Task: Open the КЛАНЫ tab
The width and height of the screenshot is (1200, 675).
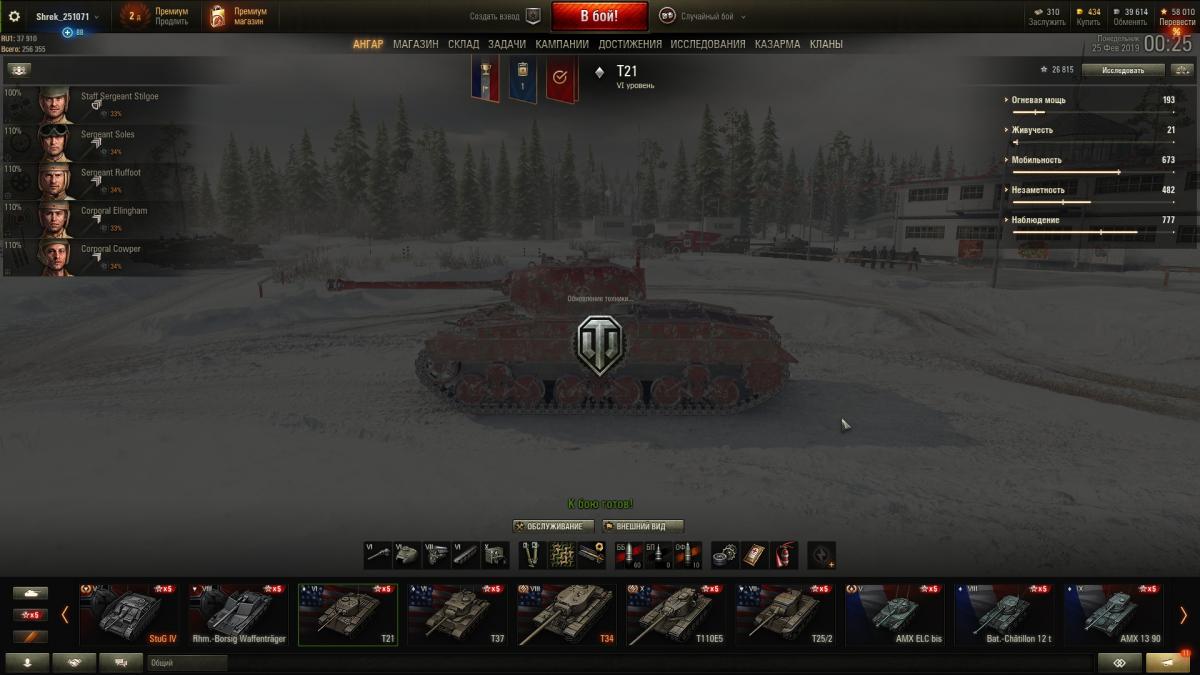Action: (x=826, y=44)
